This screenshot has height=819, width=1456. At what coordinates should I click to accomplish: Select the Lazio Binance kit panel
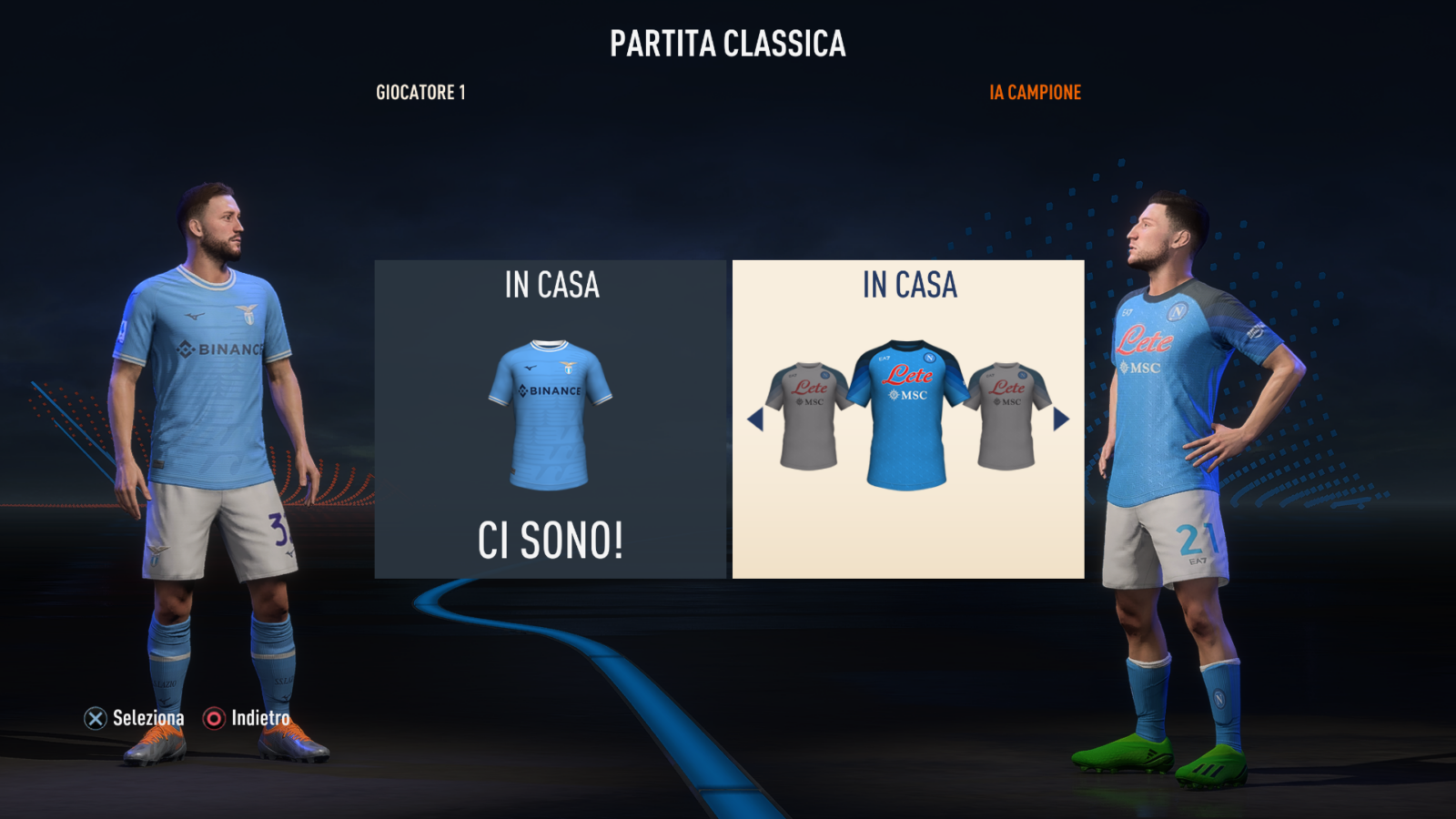coord(551,420)
